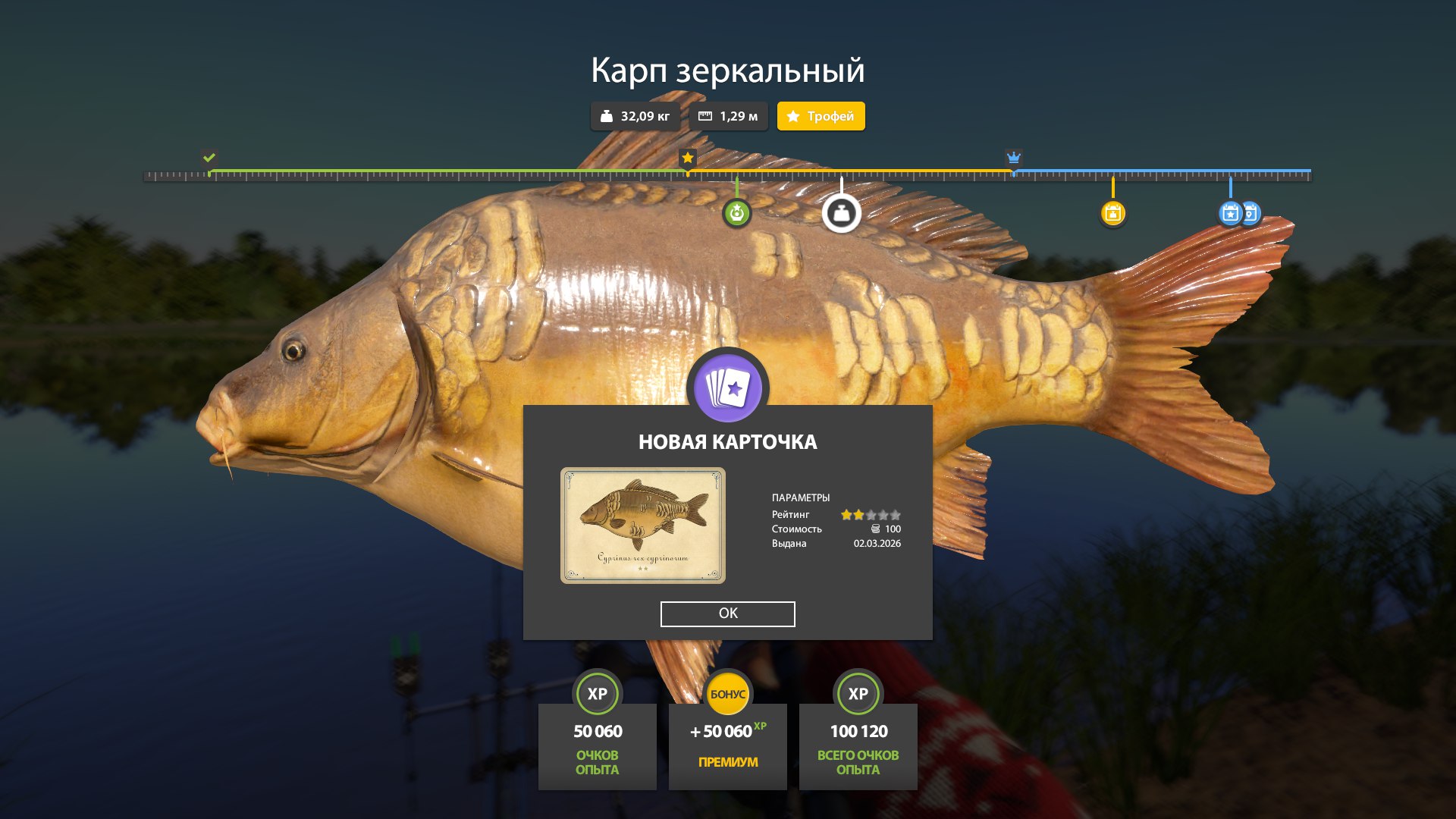Click the Трофей button

click(x=821, y=116)
